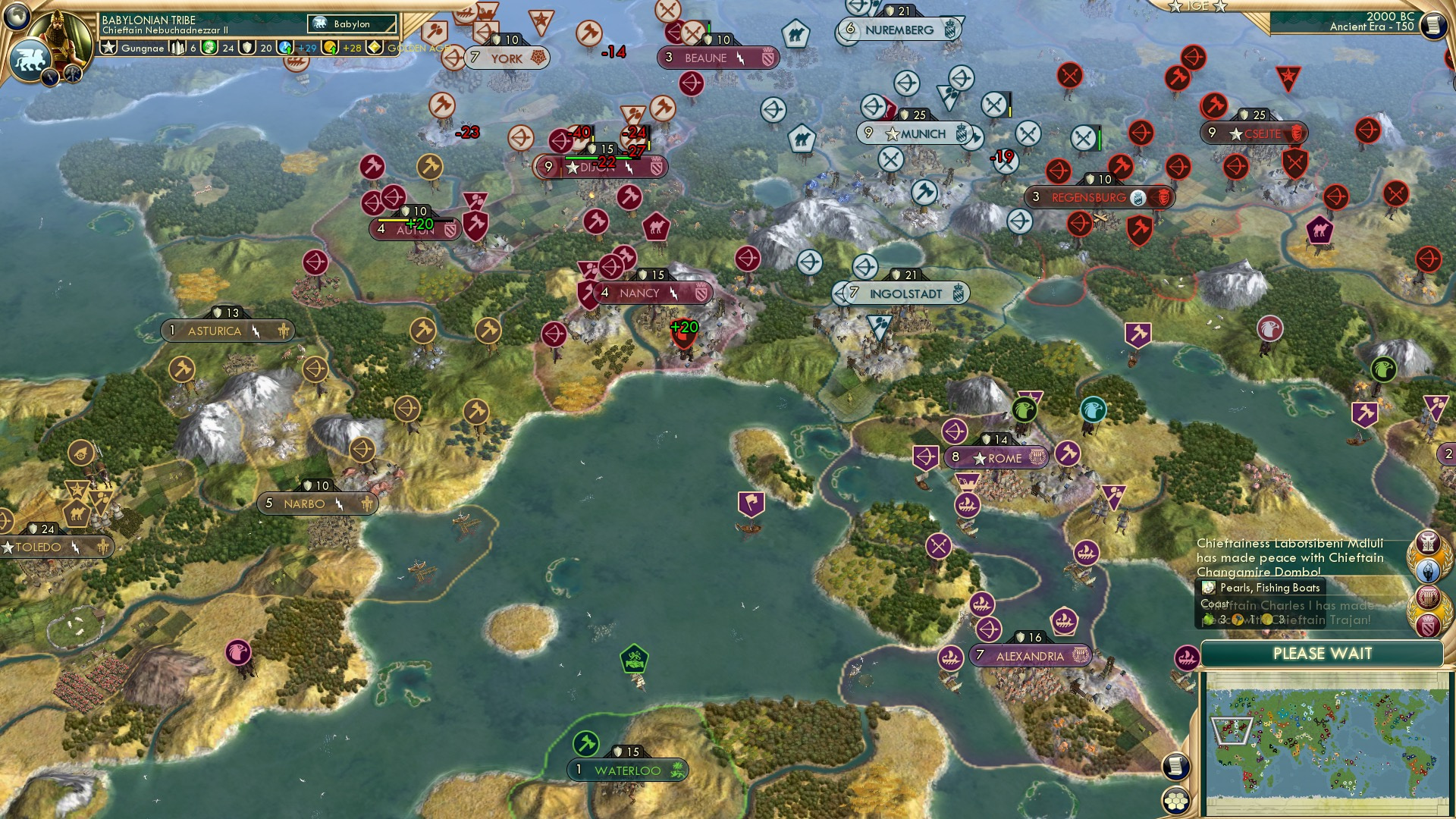Screen dimensions: 1456x819
Task: Toggle the globe overlay button top left corner
Action: [x=16, y=17]
